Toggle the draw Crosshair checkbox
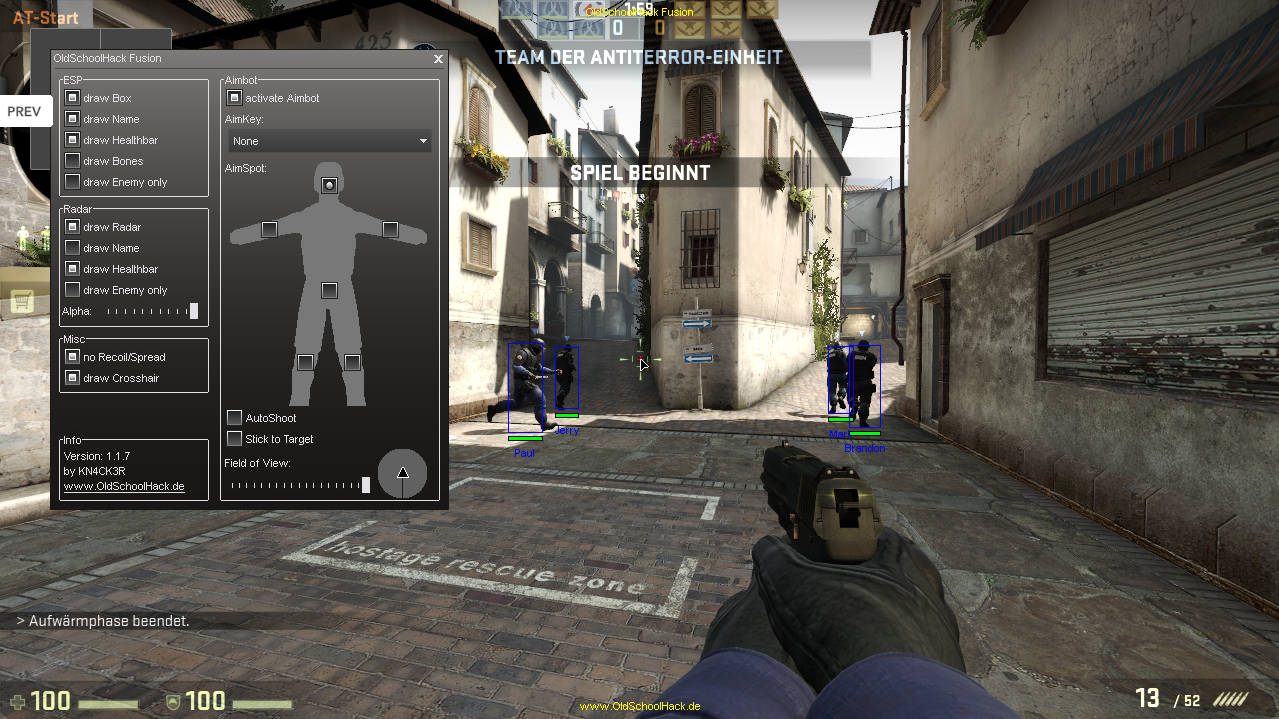Screen dimensions: 1279x719 pyautogui.click(x=72, y=378)
